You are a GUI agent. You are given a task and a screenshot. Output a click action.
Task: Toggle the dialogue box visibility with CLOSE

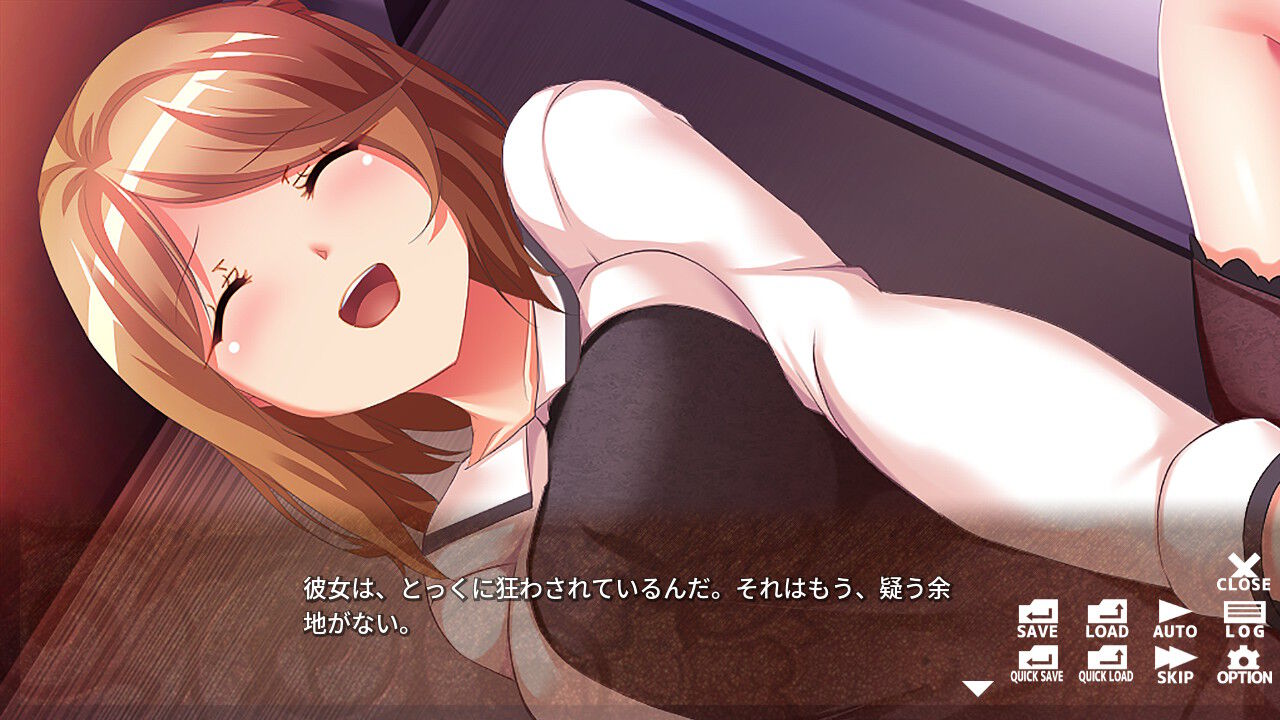[1243, 569]
